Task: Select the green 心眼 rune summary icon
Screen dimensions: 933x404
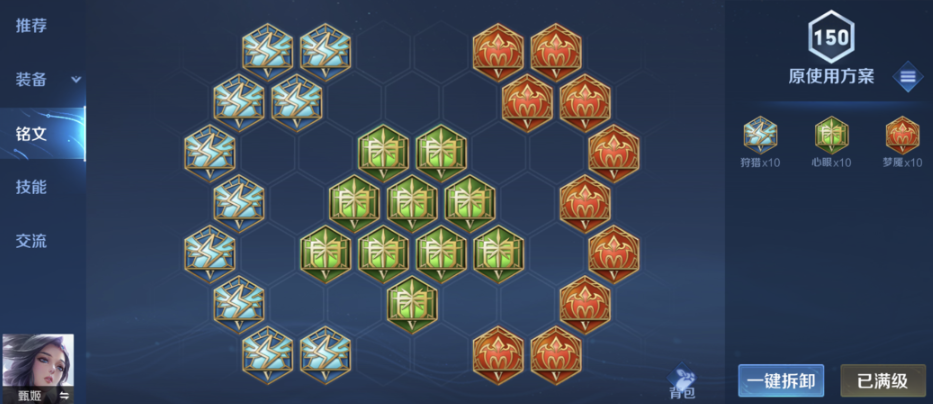Action: 831,135
